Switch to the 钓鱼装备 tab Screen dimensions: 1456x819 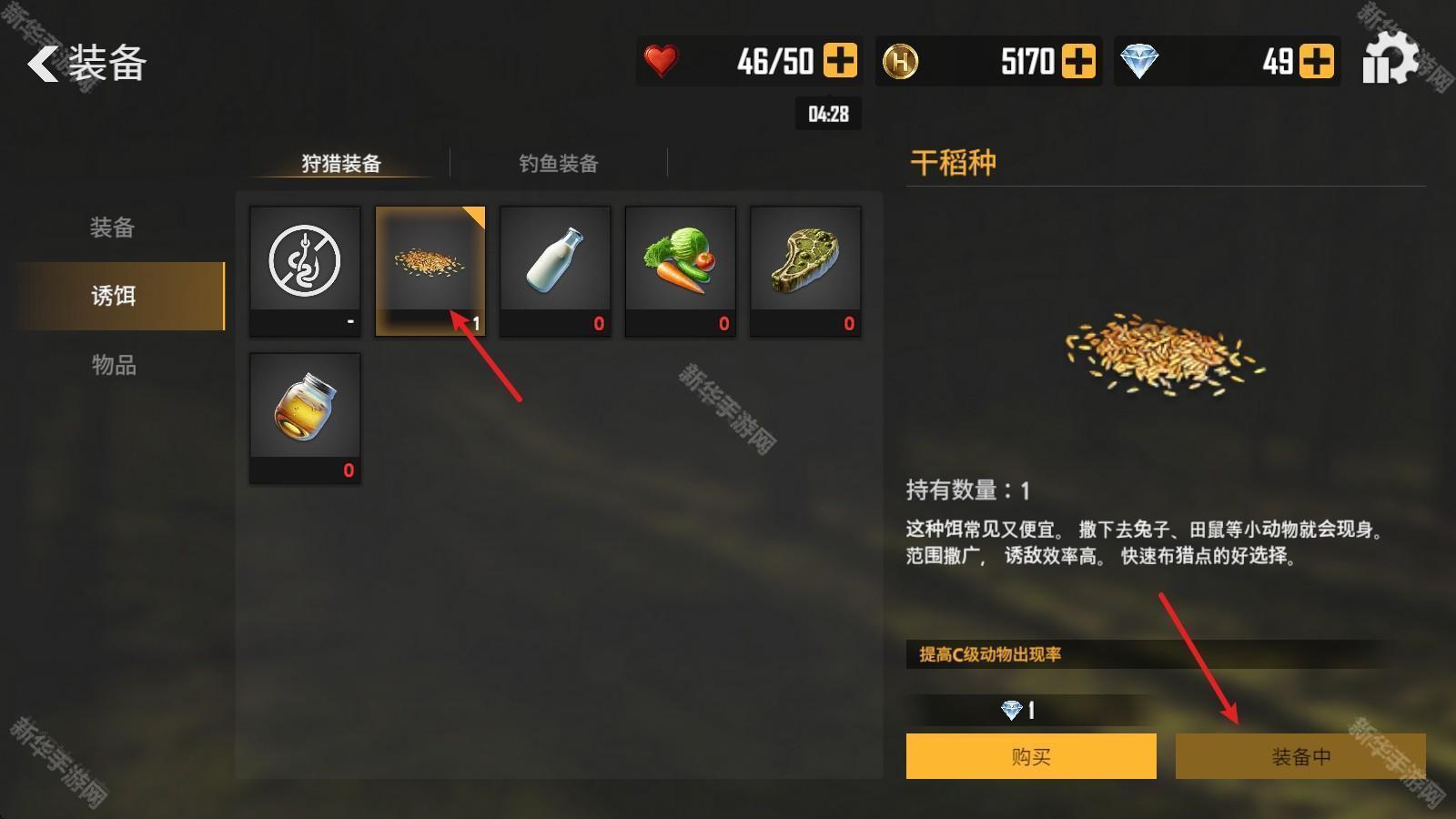pyautogui.click(x=559, y=164)
